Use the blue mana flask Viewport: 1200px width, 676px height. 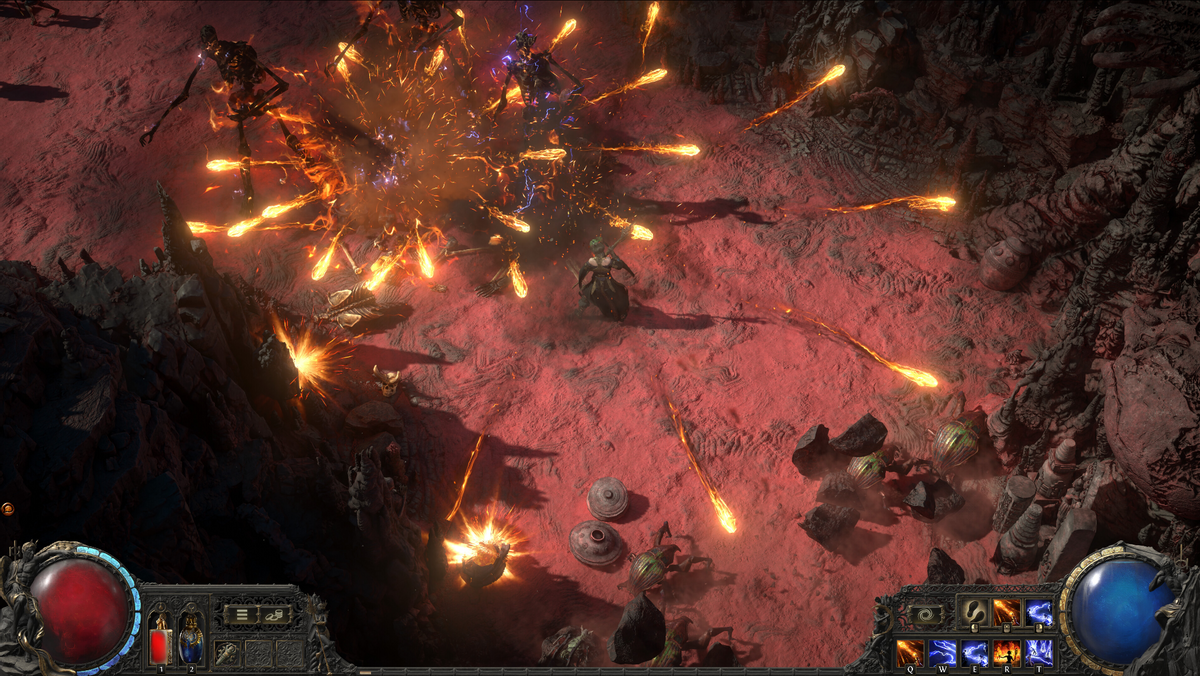[x=191, y=637]
